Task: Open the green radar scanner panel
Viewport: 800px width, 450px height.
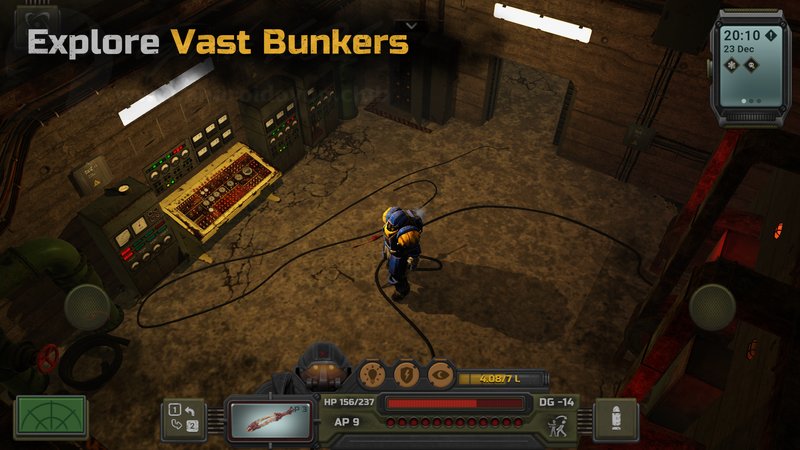Action: coord(50,418)
